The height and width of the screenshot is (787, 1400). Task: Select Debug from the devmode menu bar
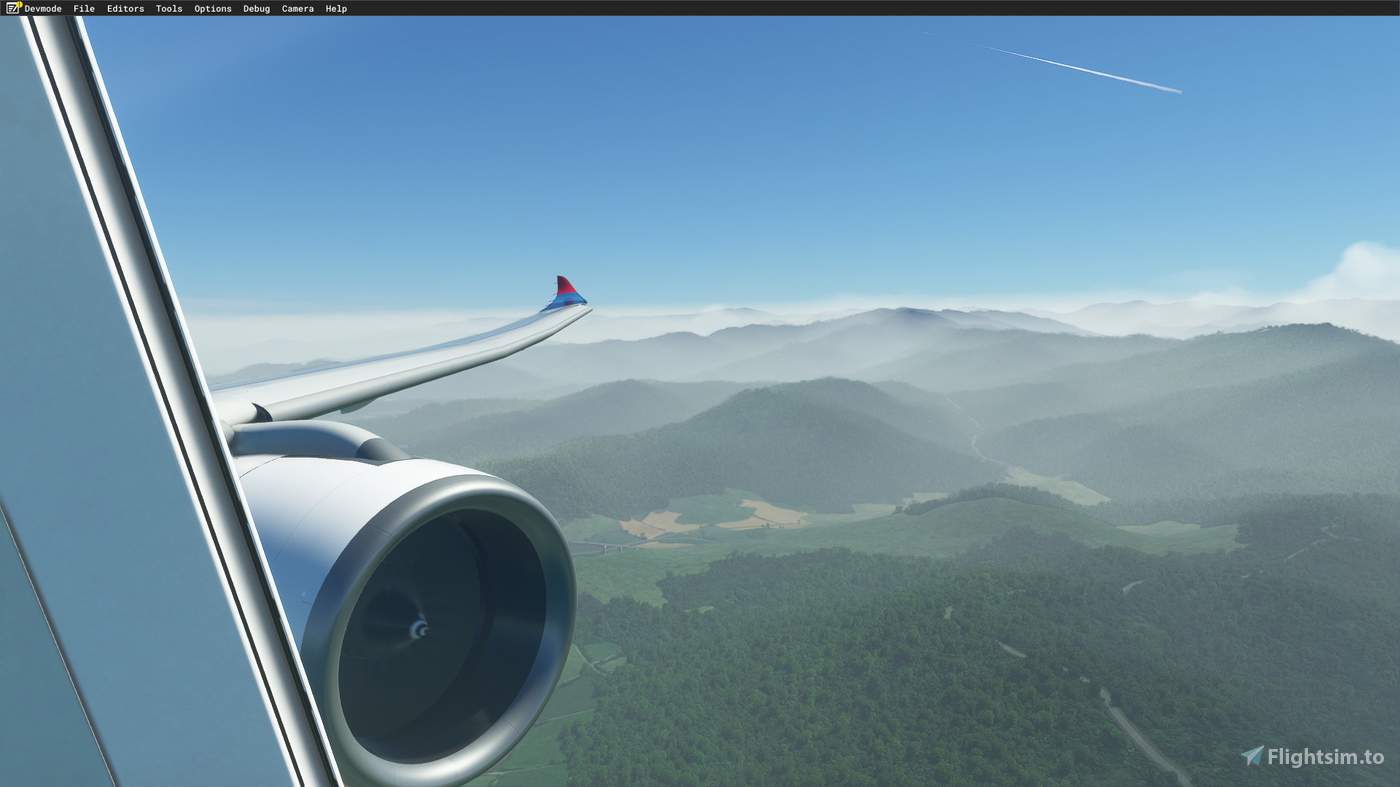256,8
